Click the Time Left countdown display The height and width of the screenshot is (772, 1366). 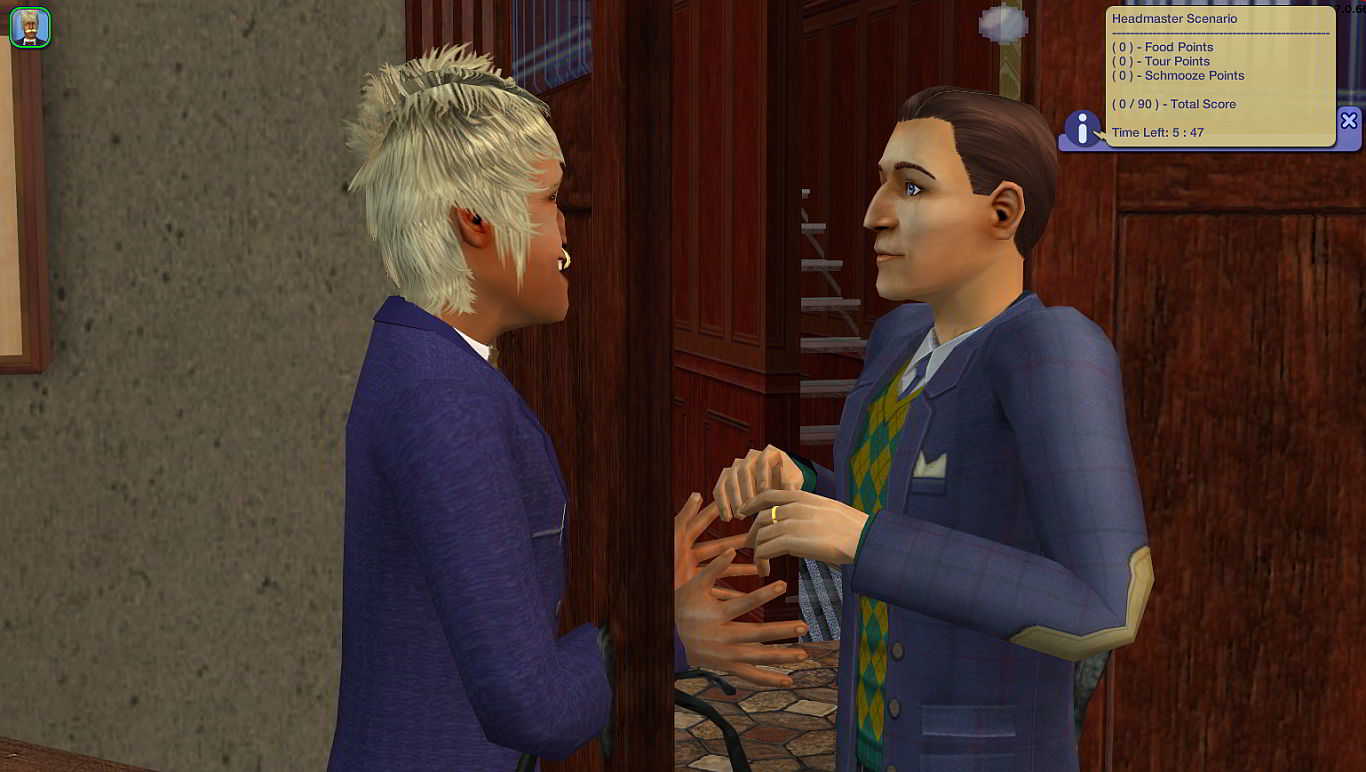click(x=1157, y=132)
